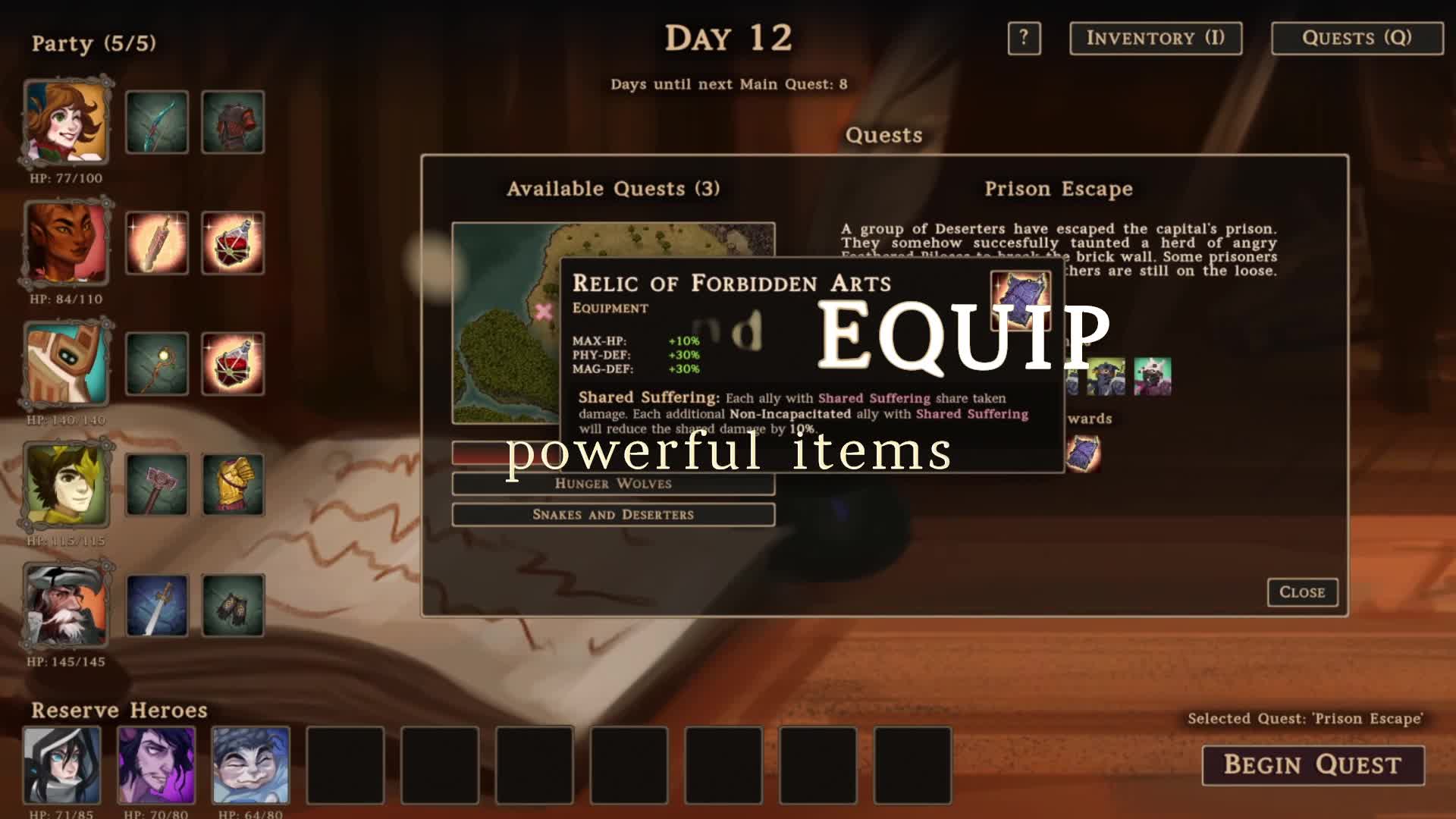Click the hammer weapon slot
Screen dimensions: 1456x819
[157, 485]
